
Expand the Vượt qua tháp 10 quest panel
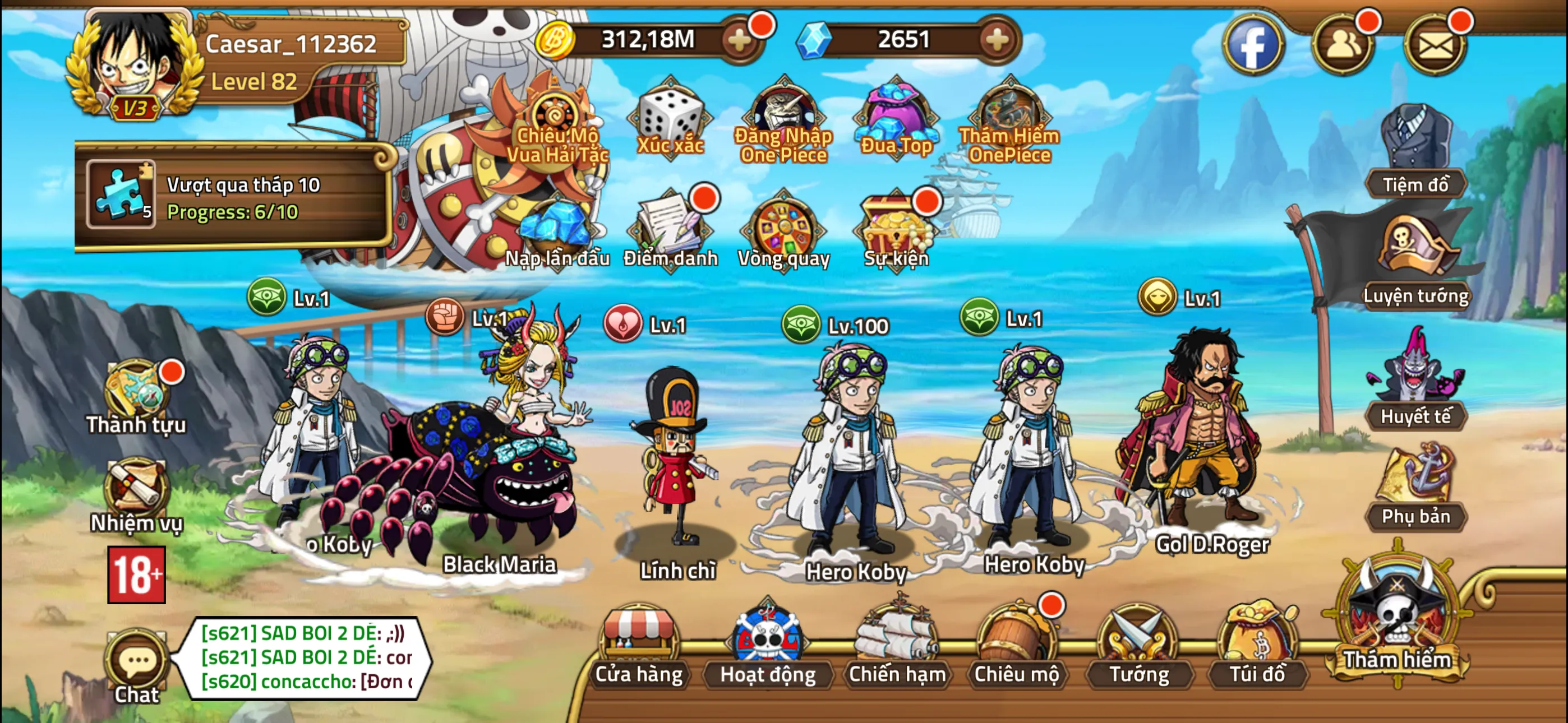[237, 201]
